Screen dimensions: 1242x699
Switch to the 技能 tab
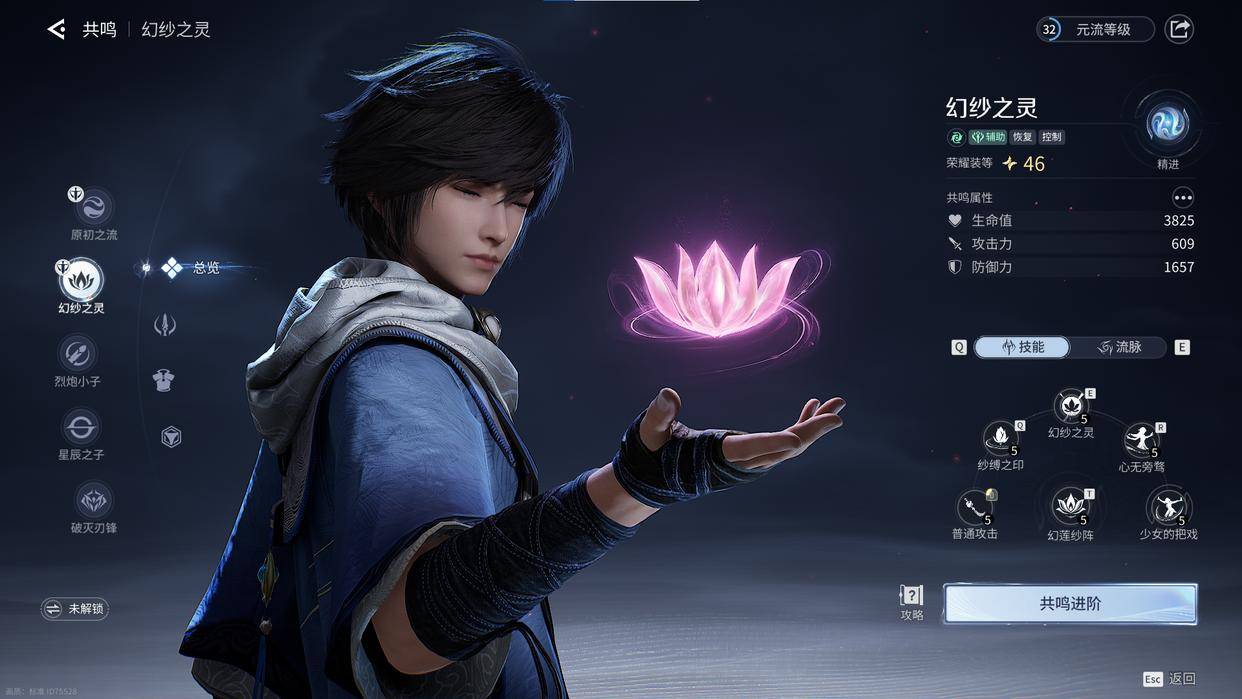pos(1021,347)
